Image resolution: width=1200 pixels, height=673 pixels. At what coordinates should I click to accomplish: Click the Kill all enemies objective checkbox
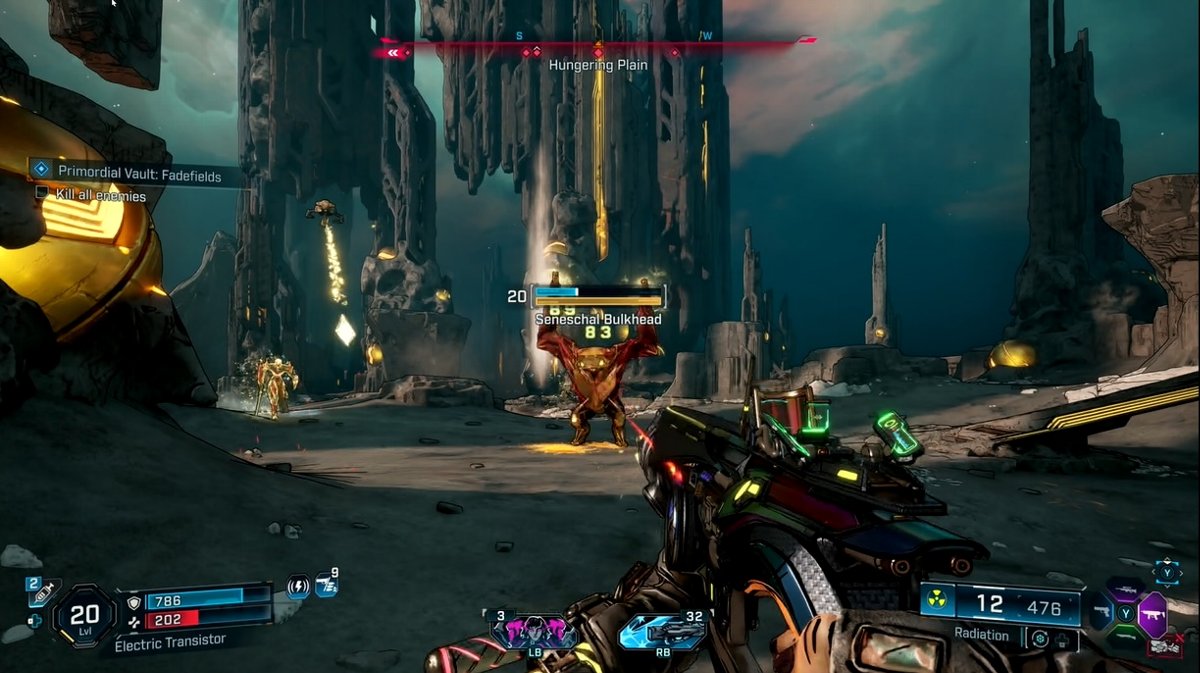point(42,196)
